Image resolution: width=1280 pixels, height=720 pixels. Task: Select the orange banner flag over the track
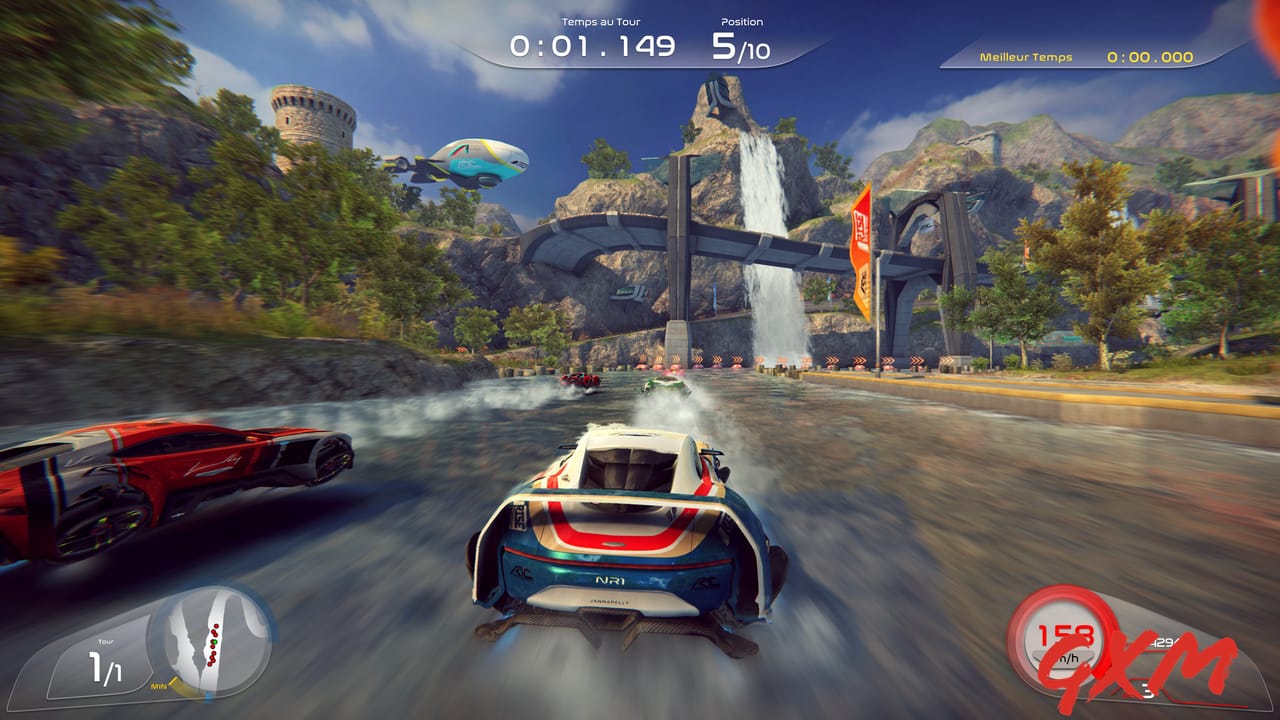862,230
